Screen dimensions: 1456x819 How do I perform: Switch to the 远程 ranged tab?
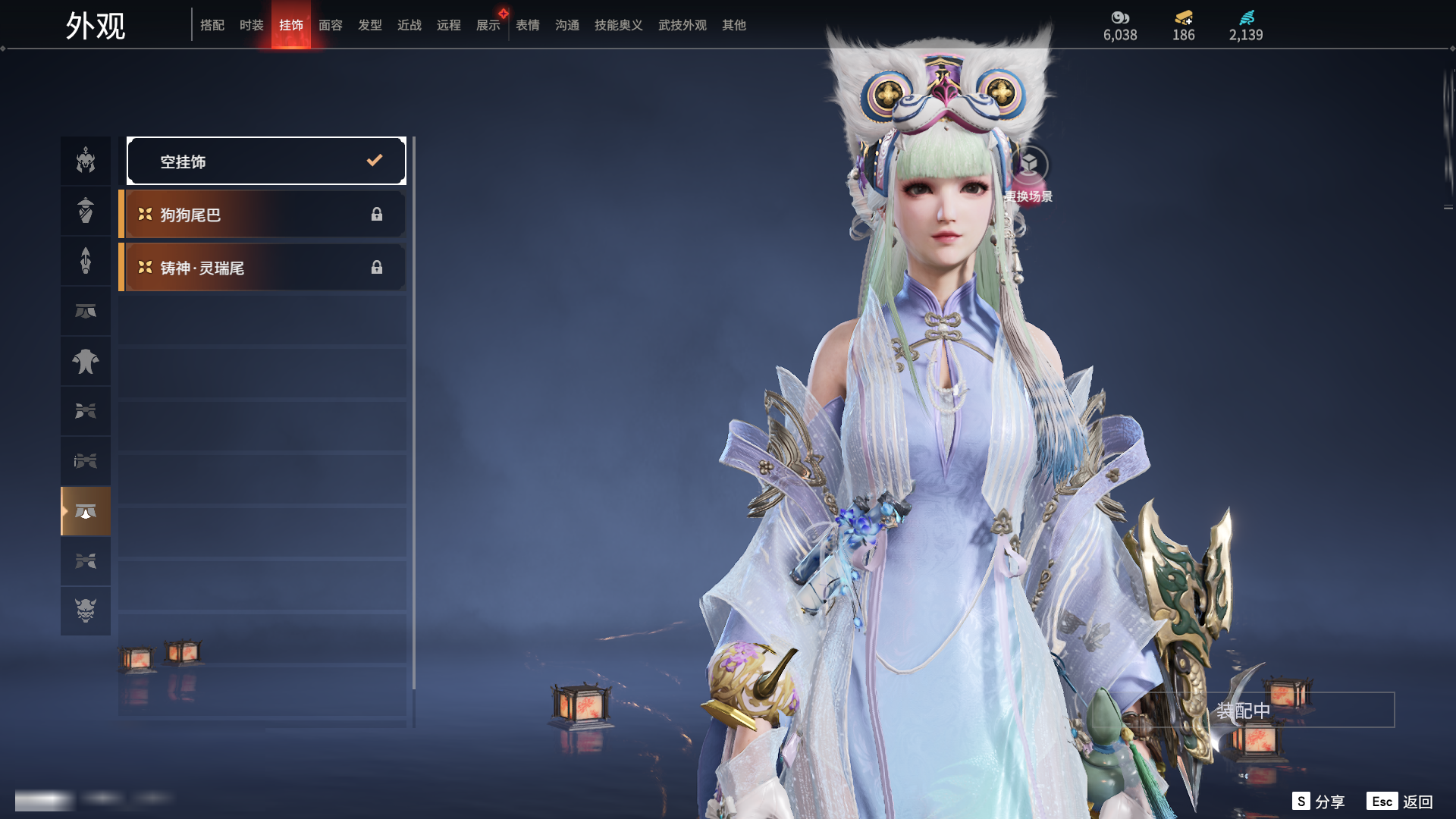449,25
